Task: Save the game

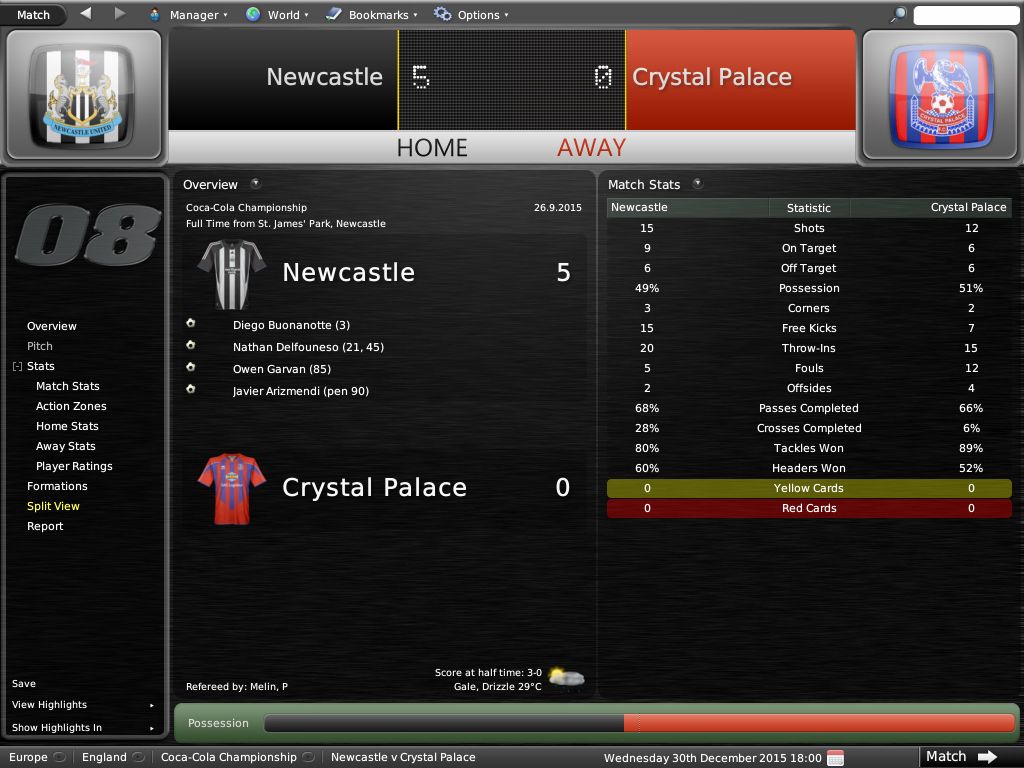Action: [x=24, y=684]
